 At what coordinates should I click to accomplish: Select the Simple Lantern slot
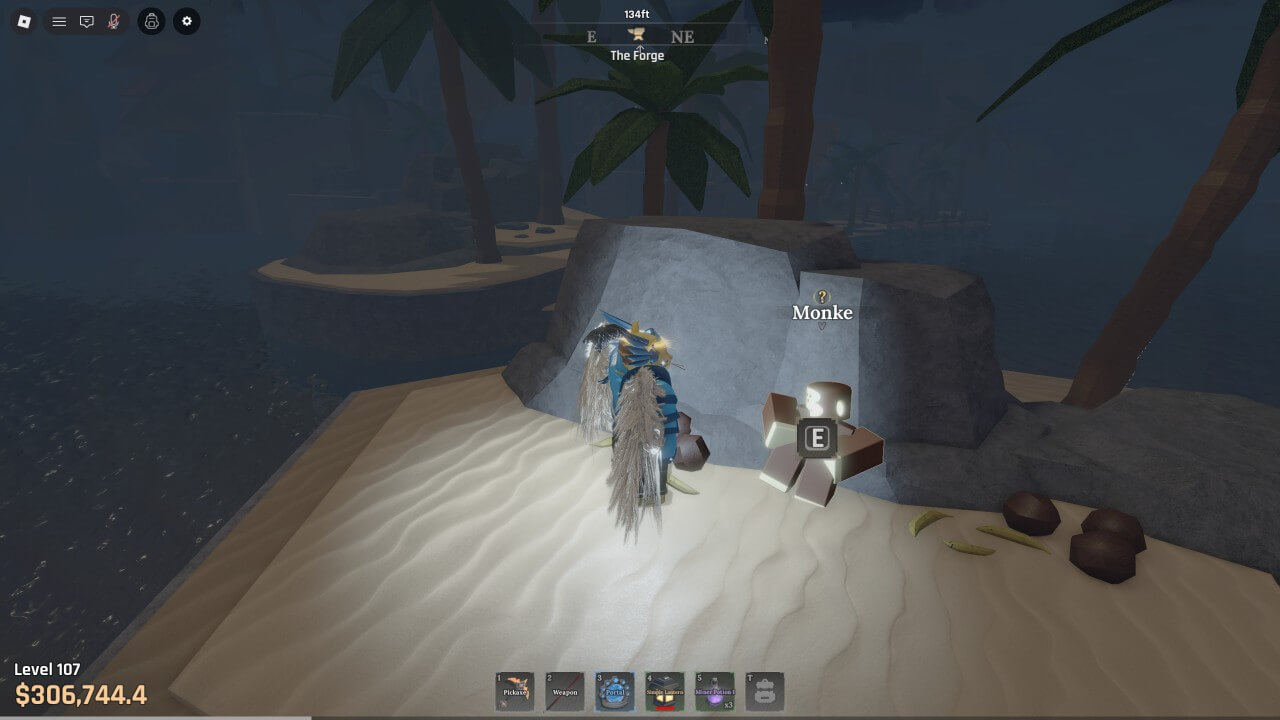(665, 691)
